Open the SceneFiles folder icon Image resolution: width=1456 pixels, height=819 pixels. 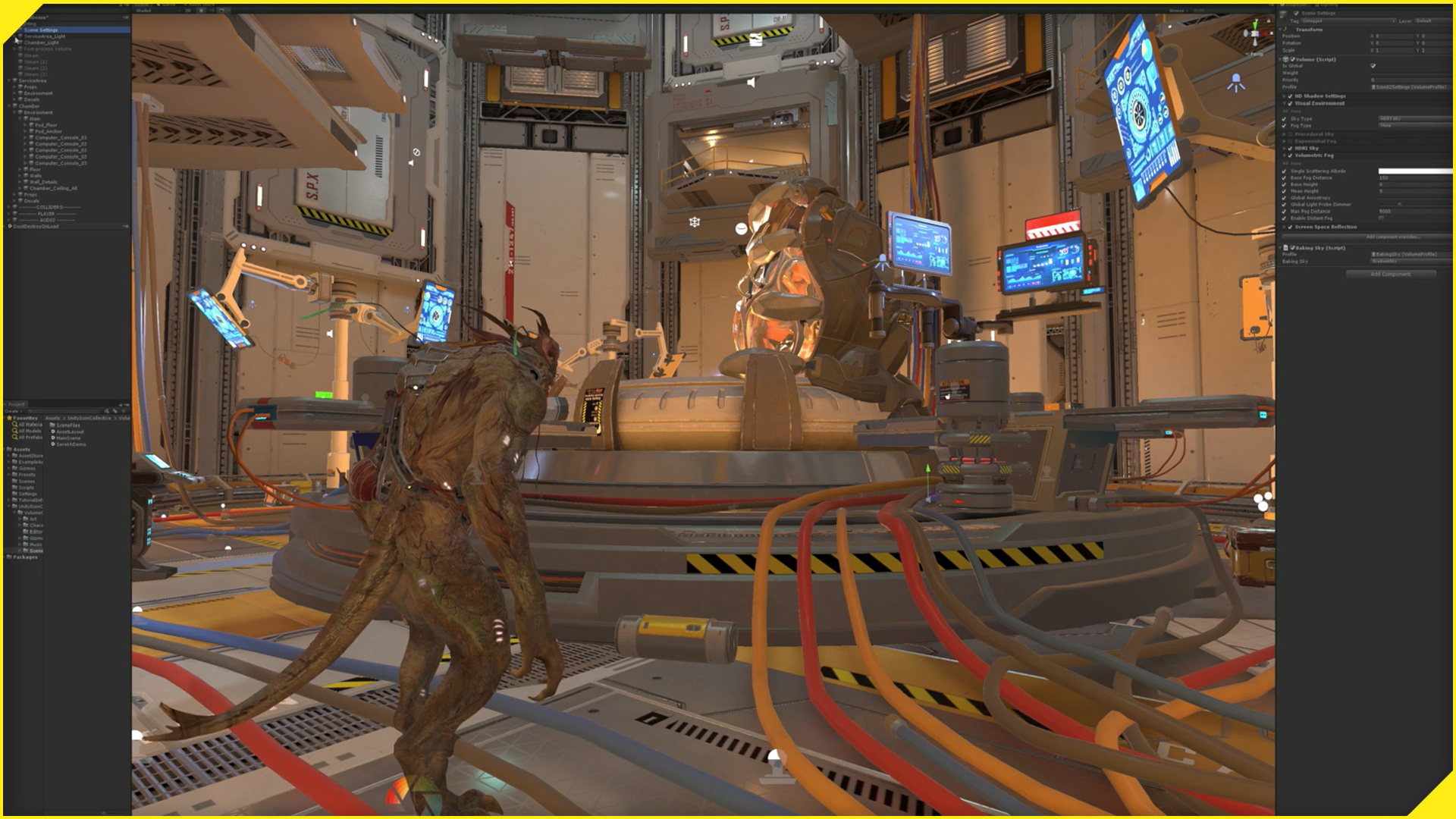tap(52, 425)
